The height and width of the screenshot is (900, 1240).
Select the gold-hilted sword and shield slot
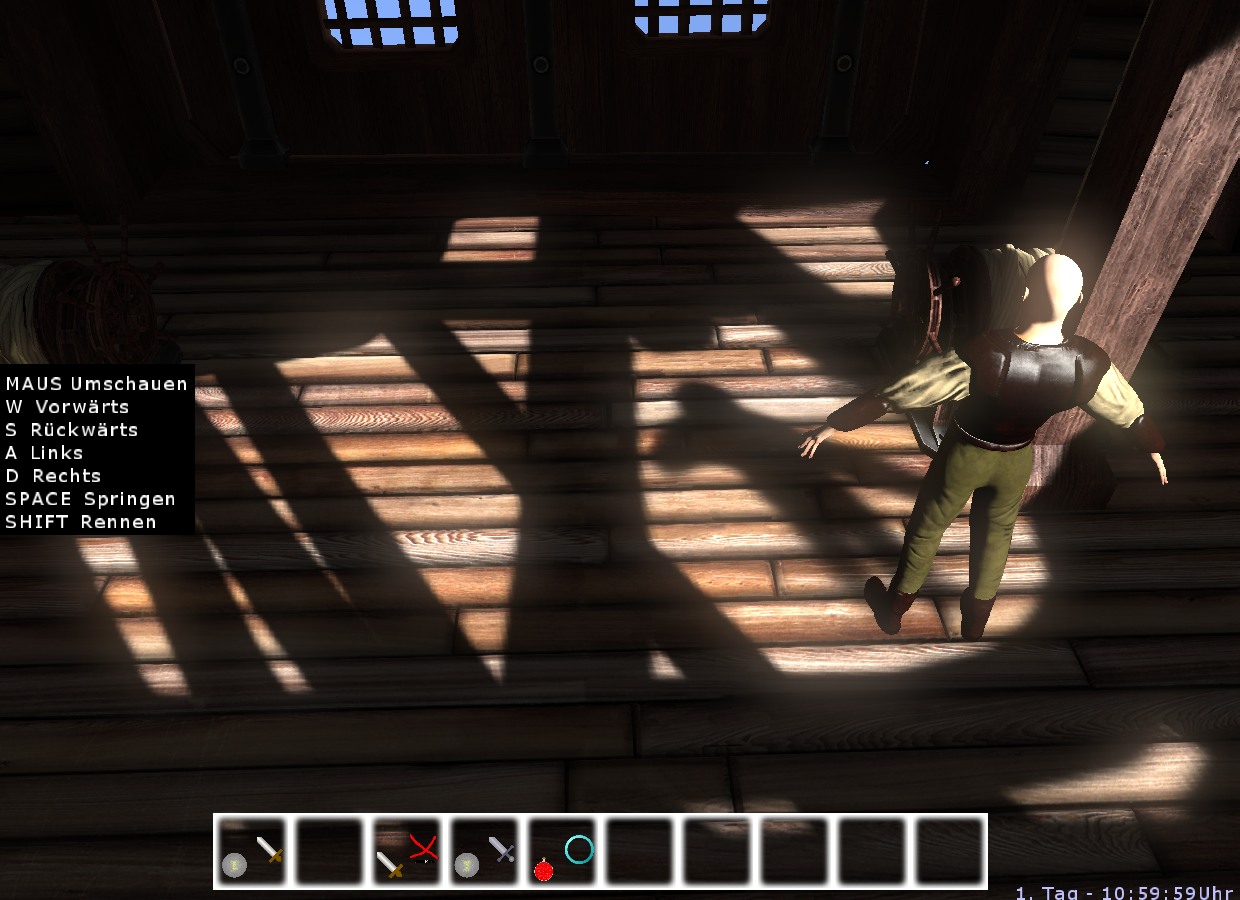point(252,852)
